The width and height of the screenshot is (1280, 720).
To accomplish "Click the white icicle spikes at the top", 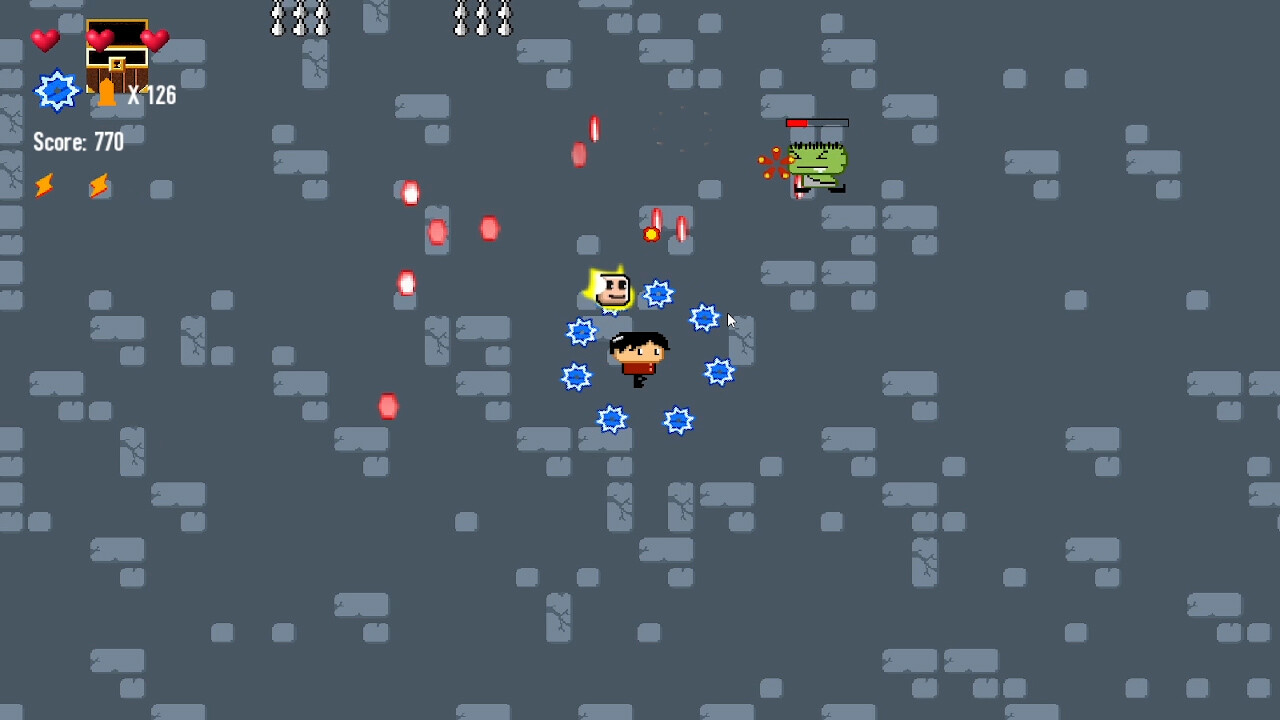I will pos(299,18).
